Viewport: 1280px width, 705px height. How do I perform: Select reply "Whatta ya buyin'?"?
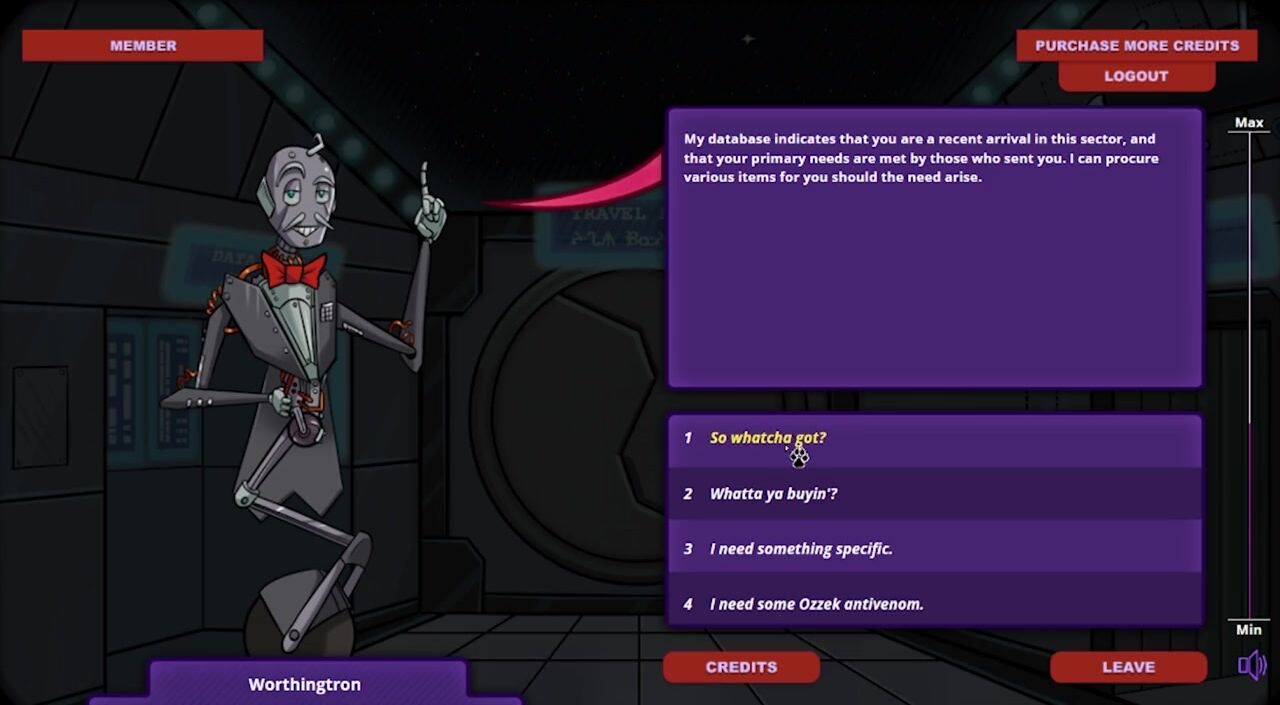coord(773,494)
